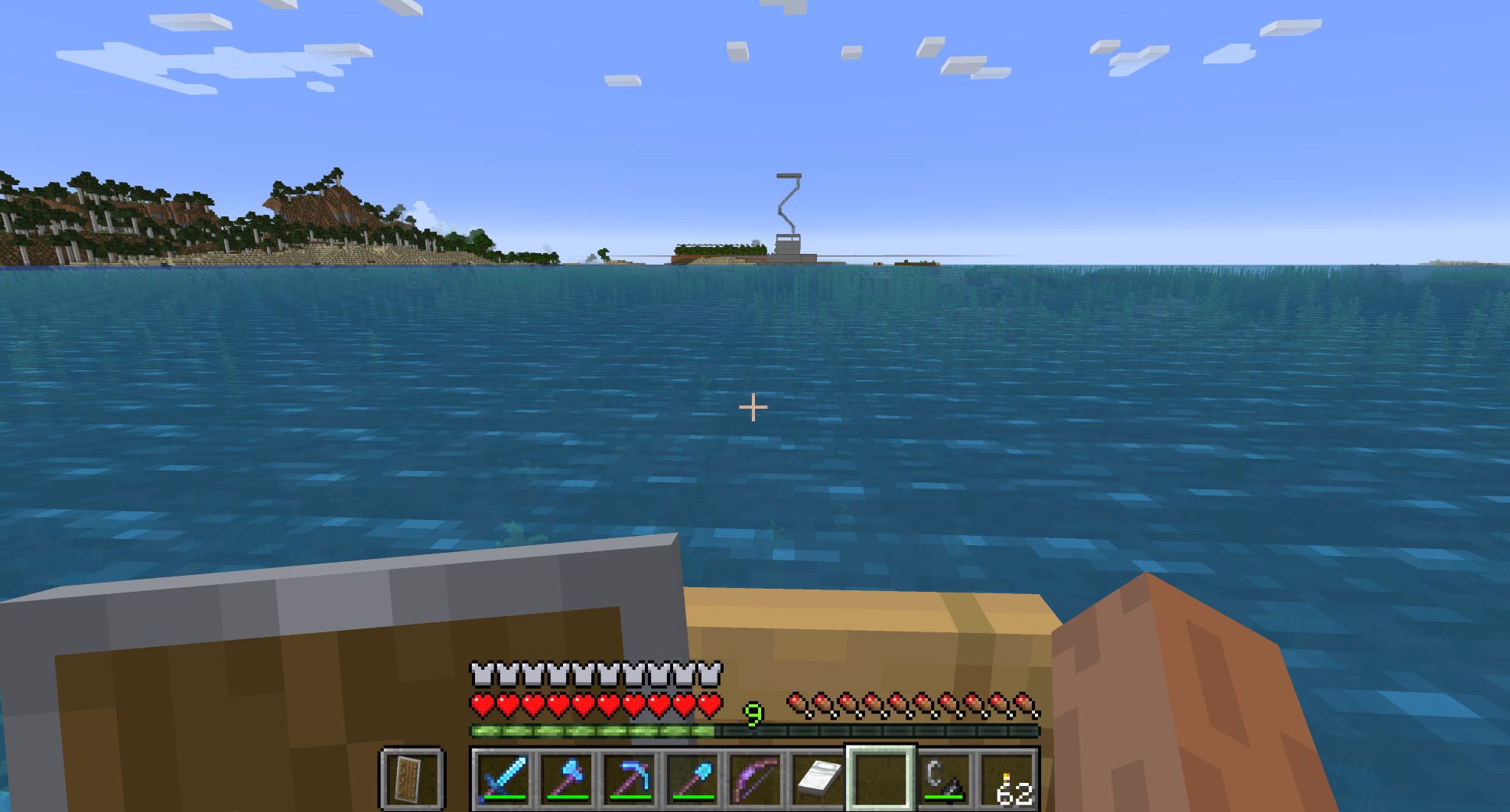
Task: Select the flint and steel slot
Action: tap(942, 778)
